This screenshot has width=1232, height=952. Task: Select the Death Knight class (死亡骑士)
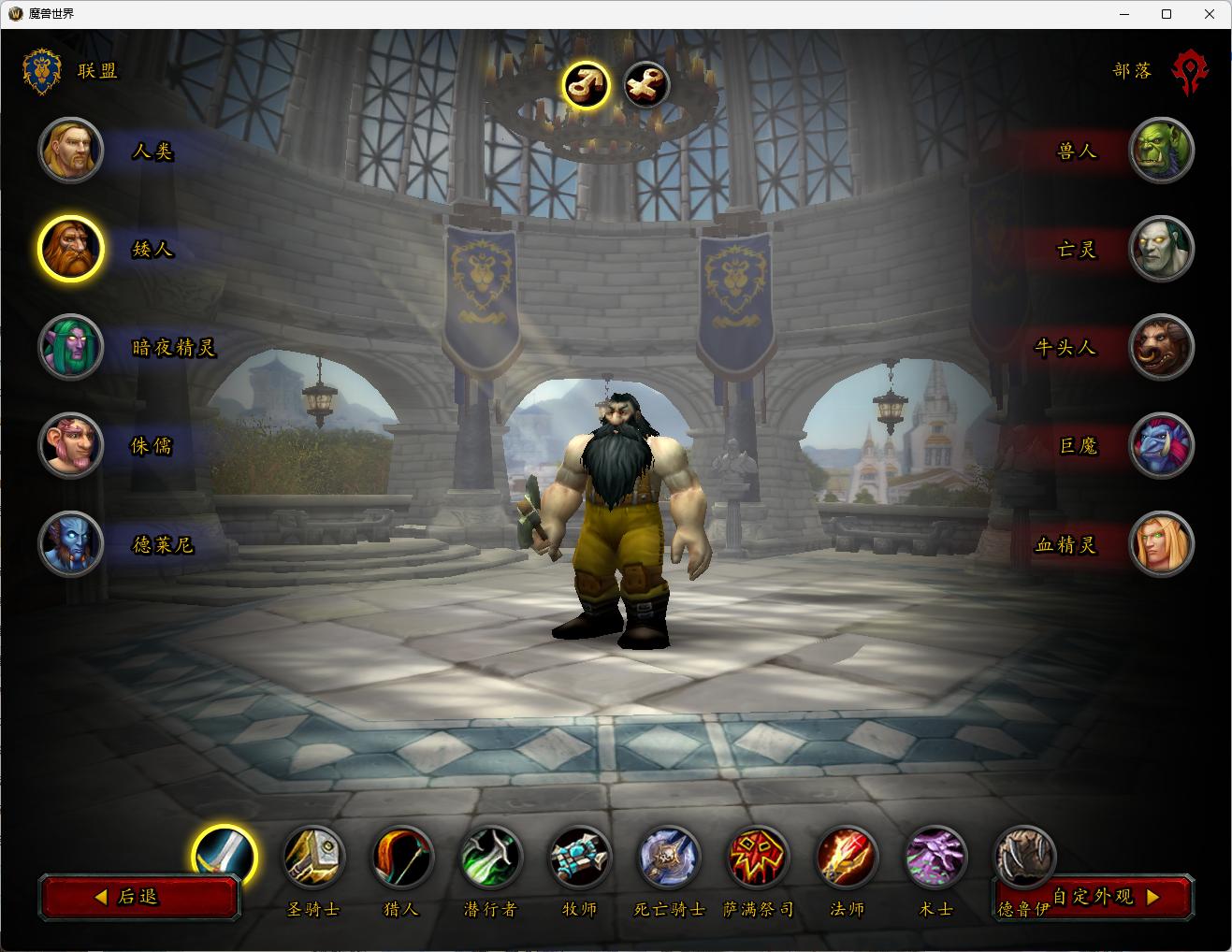(x=669, y=857)
